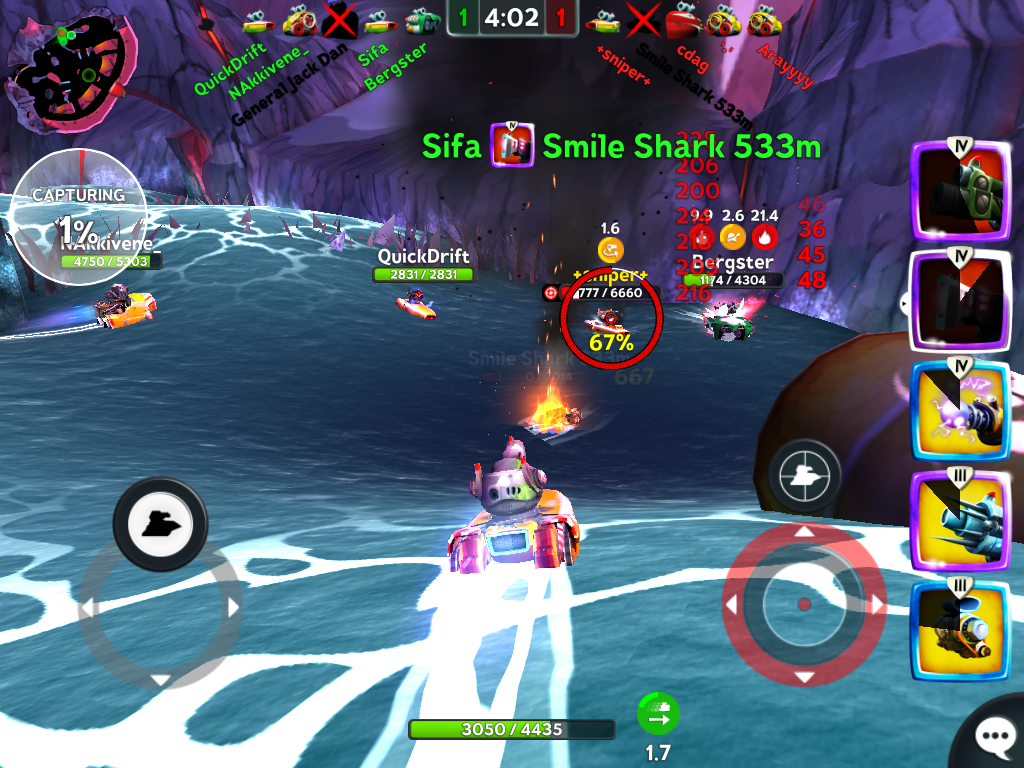The height and width of the screenshot is (768, 1024).
Task: Steer left with grey joystick's left arrow
Action: click(88, 607)
